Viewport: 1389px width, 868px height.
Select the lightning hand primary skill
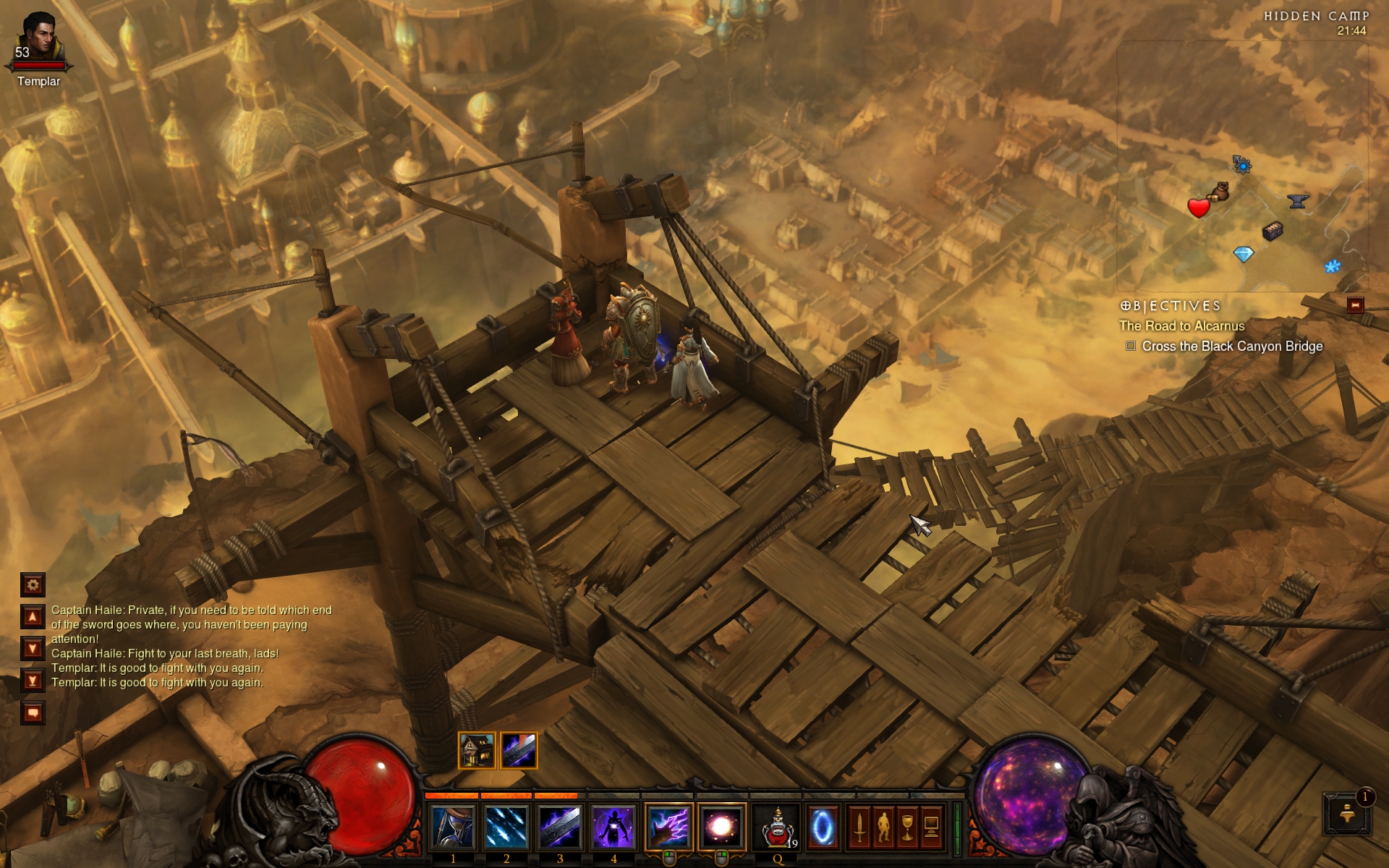[x=668, y=827]
